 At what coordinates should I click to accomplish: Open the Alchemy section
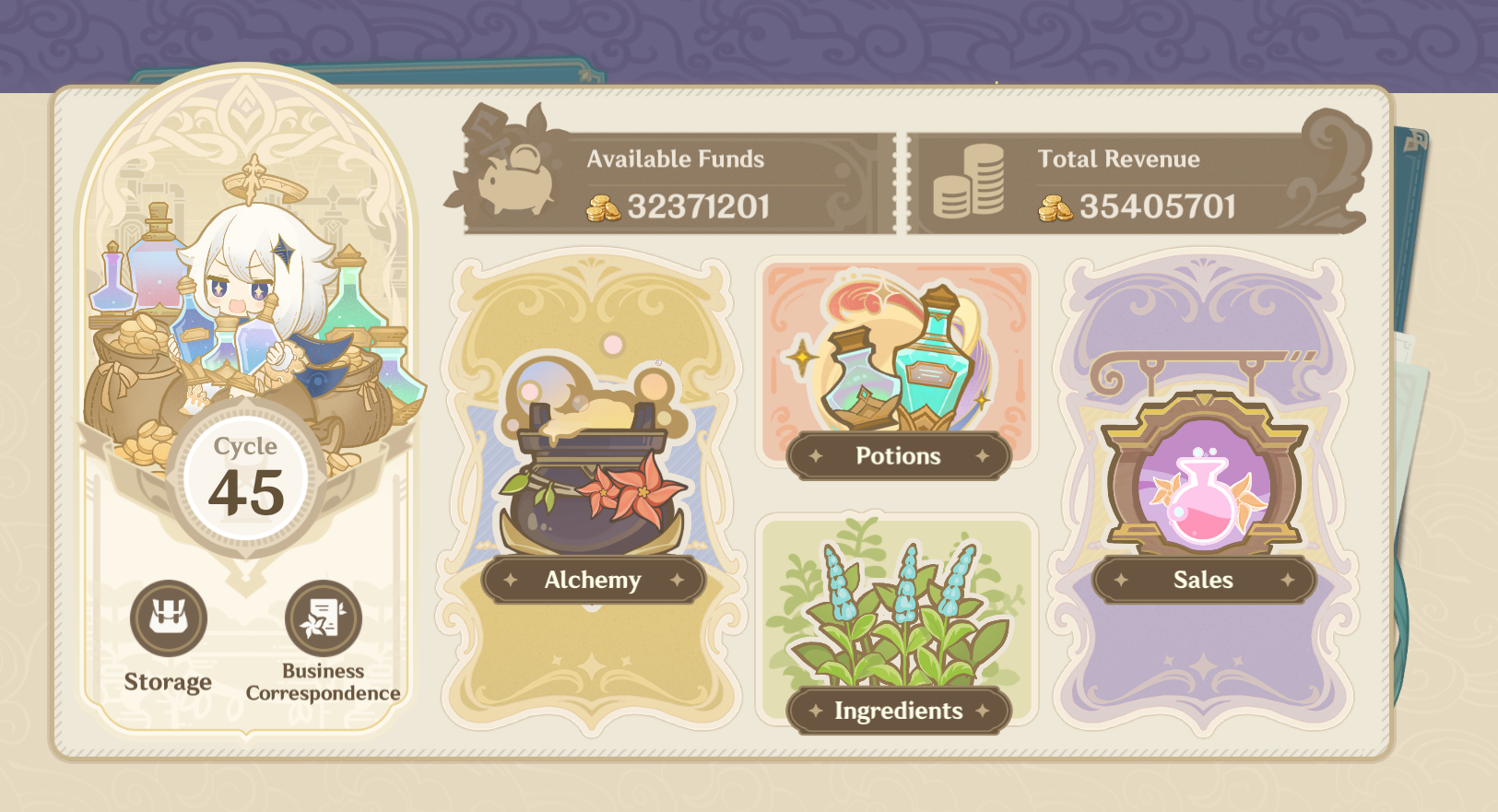coord(593,580)
